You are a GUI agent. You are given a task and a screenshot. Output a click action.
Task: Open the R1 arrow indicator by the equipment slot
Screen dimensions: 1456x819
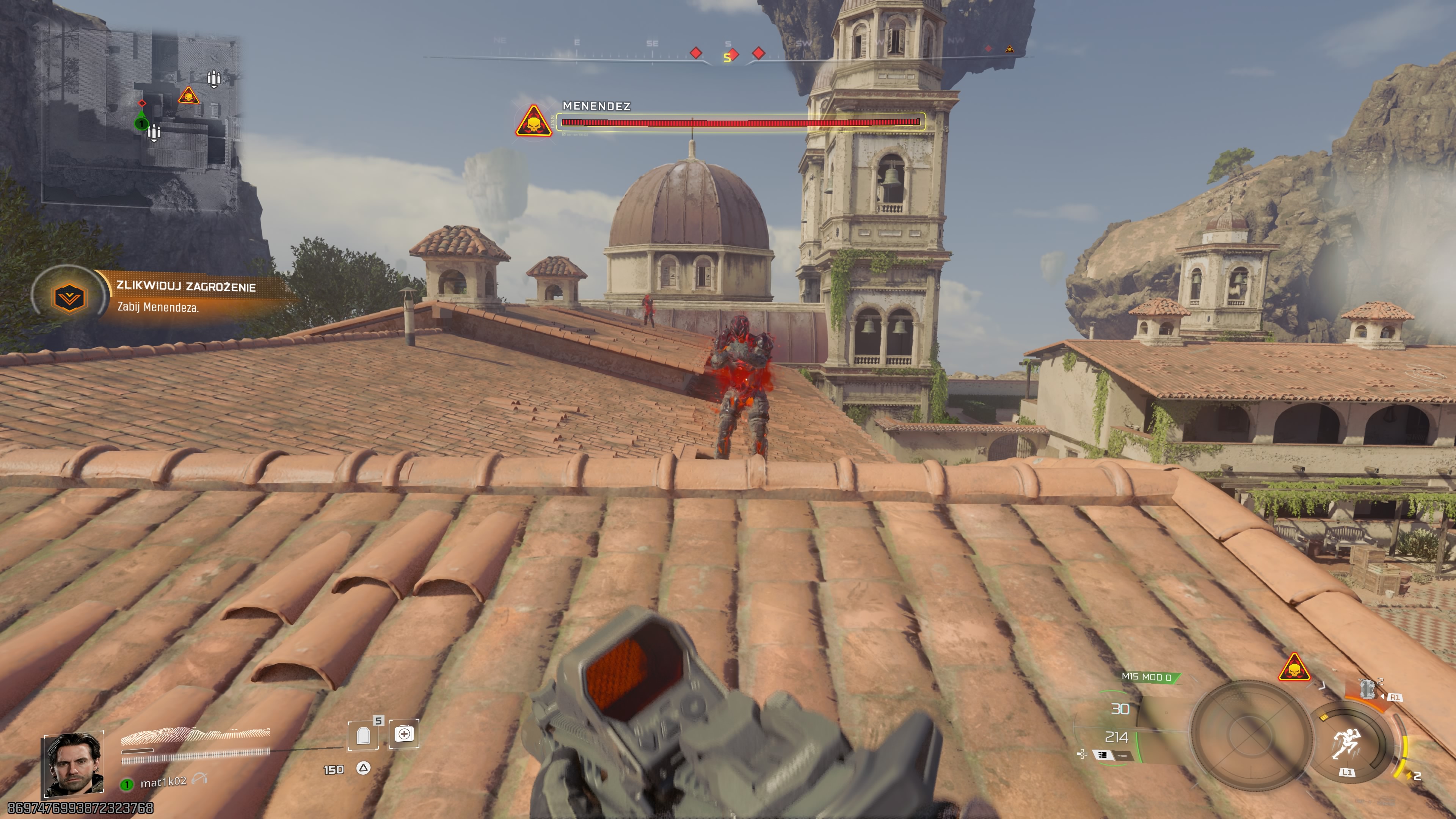point(1382,696)
